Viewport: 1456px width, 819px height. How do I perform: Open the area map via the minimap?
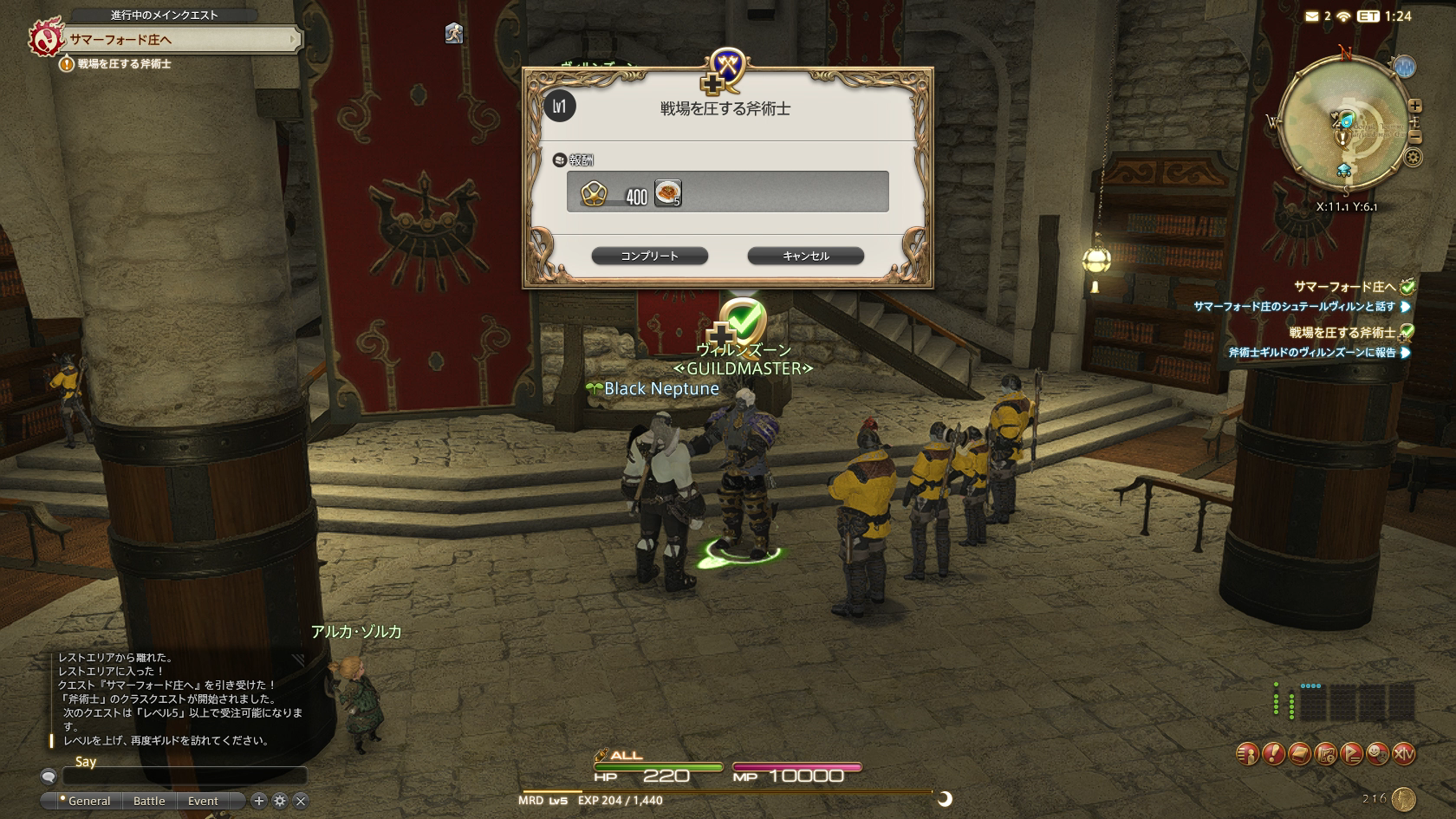coord(1342,121)
